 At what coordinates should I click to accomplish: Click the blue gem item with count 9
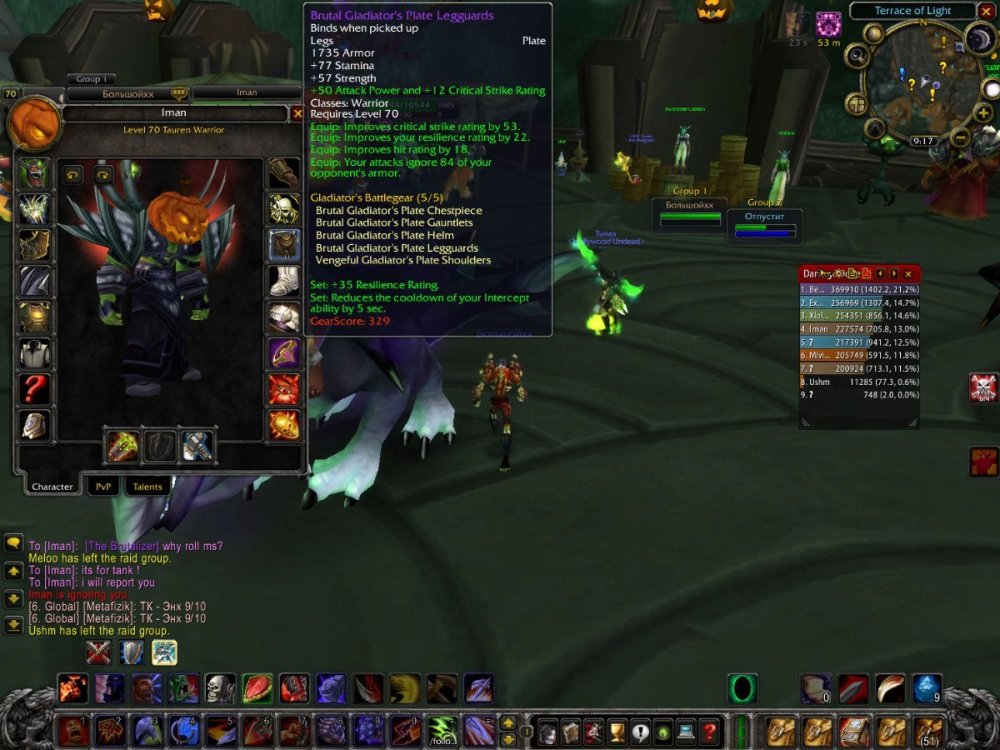(927, 688)
